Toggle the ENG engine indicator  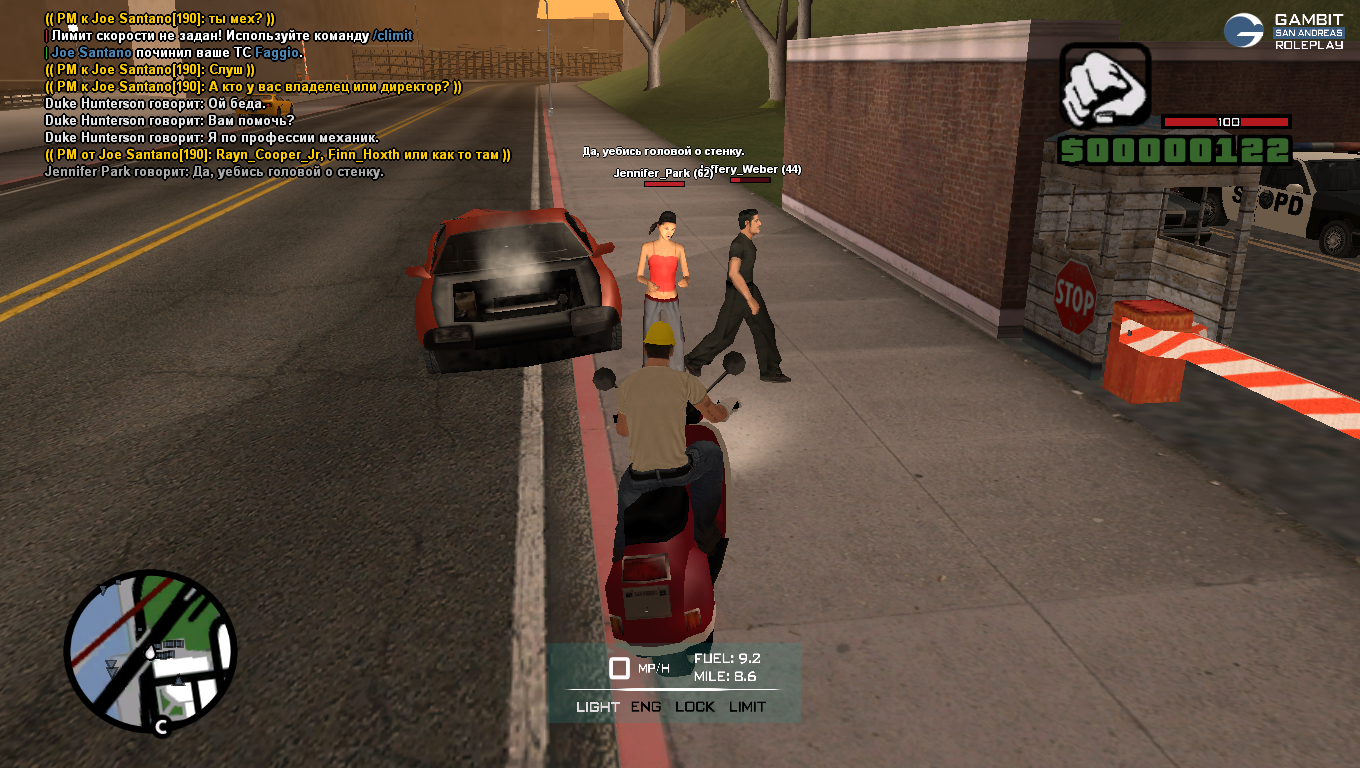(x=646, y=707)
